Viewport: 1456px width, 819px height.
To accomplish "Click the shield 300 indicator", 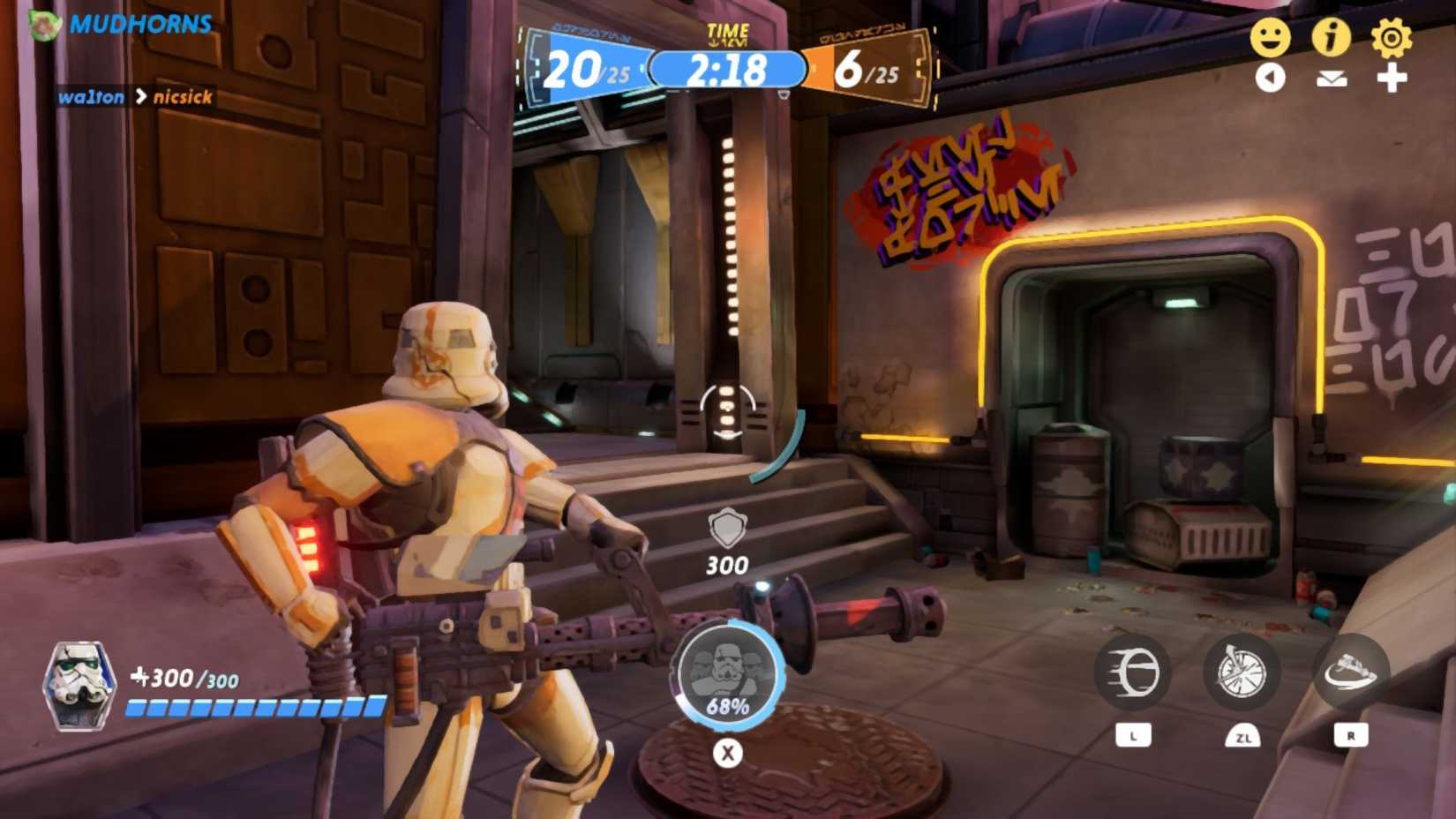I will click(728, 540).
